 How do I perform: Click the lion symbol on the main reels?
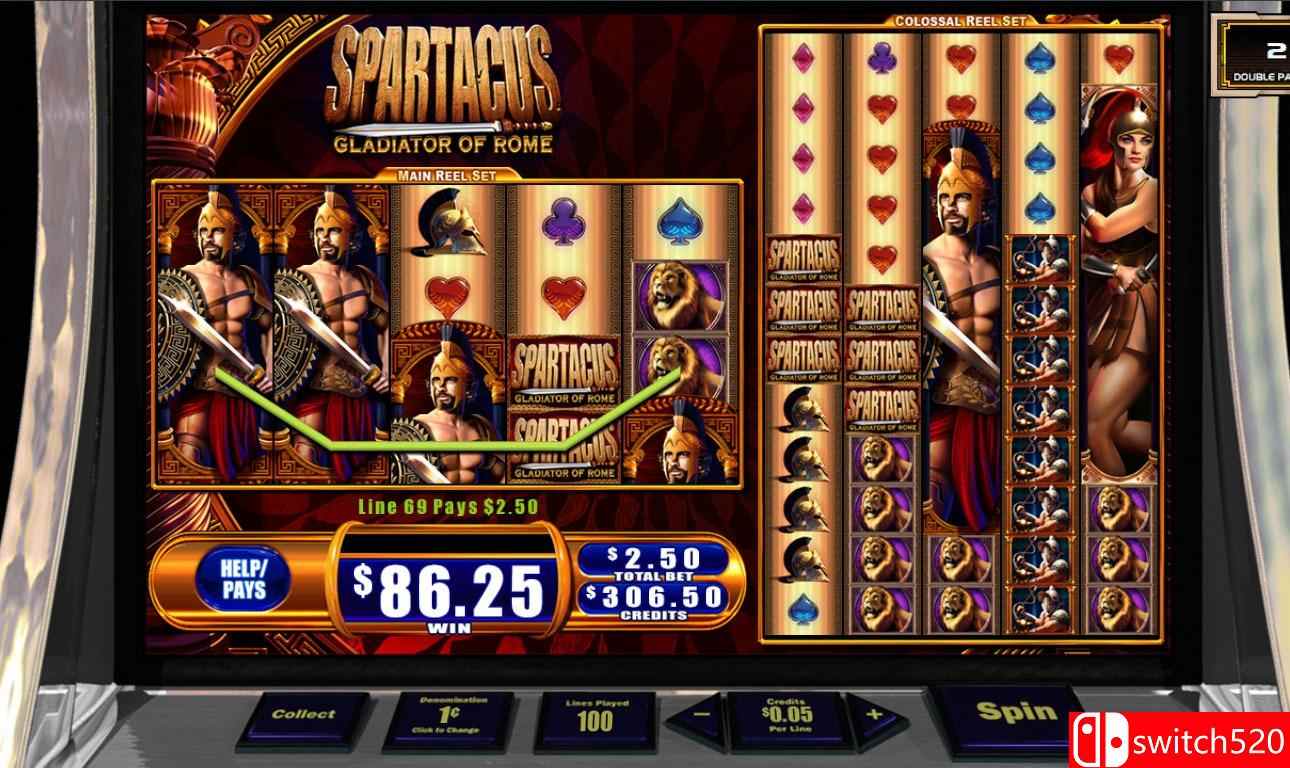[x=682, y=295]
